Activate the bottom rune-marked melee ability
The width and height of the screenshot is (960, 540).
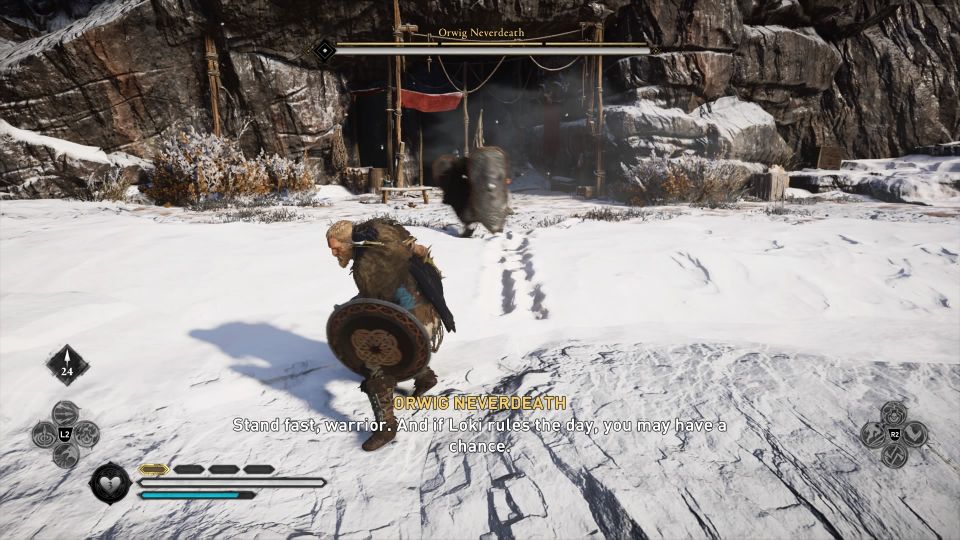pyautogui.click(x=894, y=455)
